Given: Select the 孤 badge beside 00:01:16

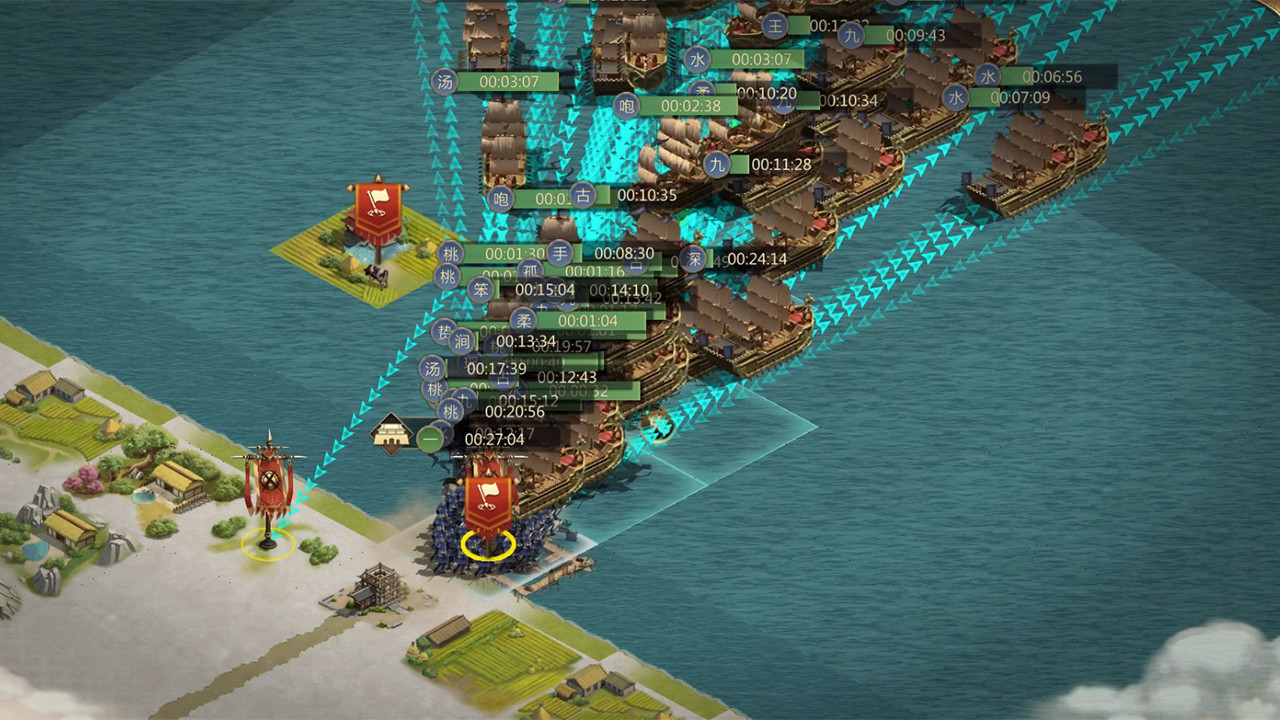Looking at the screenshot, I should 532,270.
